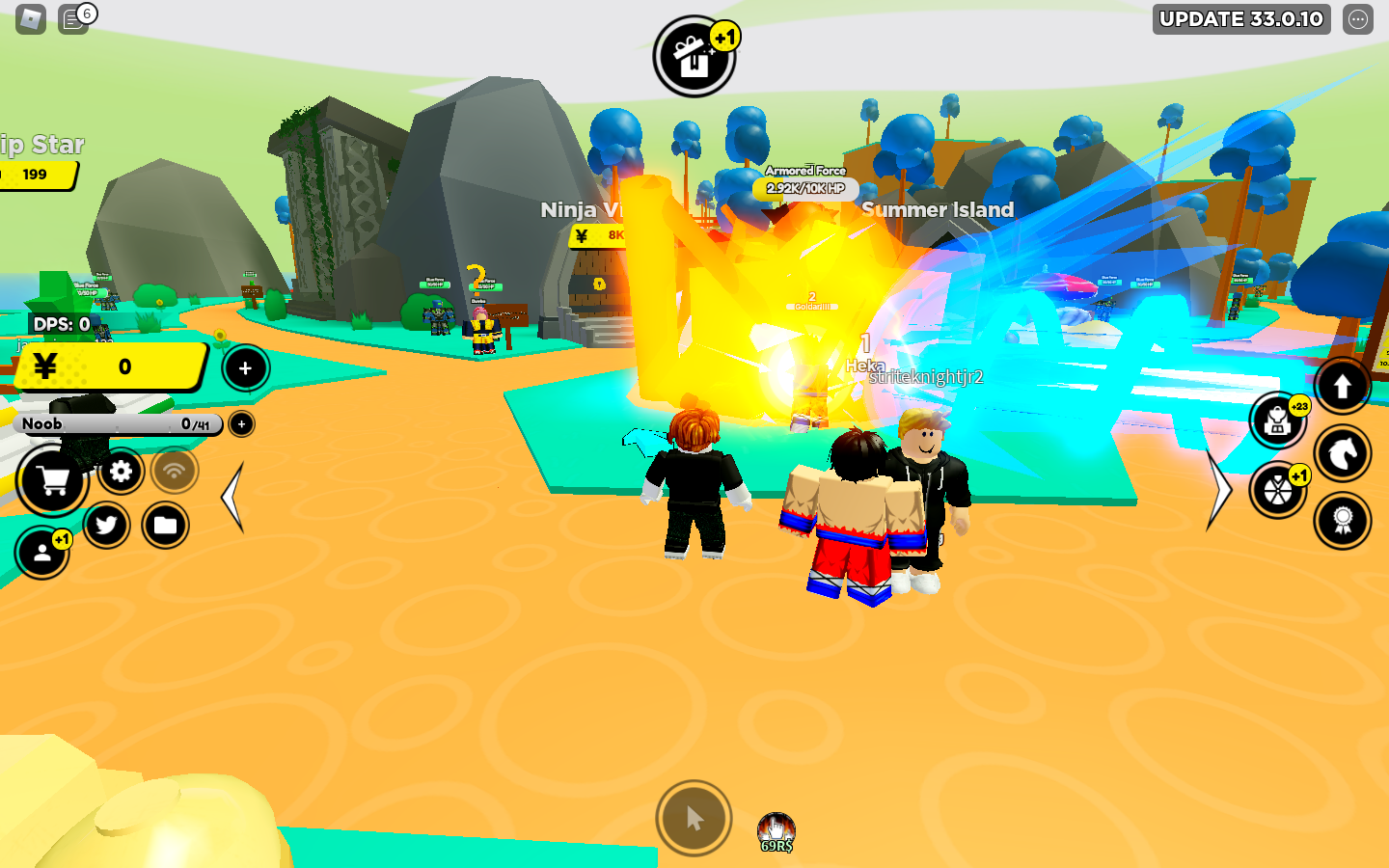Open the friends icon with +1 badge

41,555
